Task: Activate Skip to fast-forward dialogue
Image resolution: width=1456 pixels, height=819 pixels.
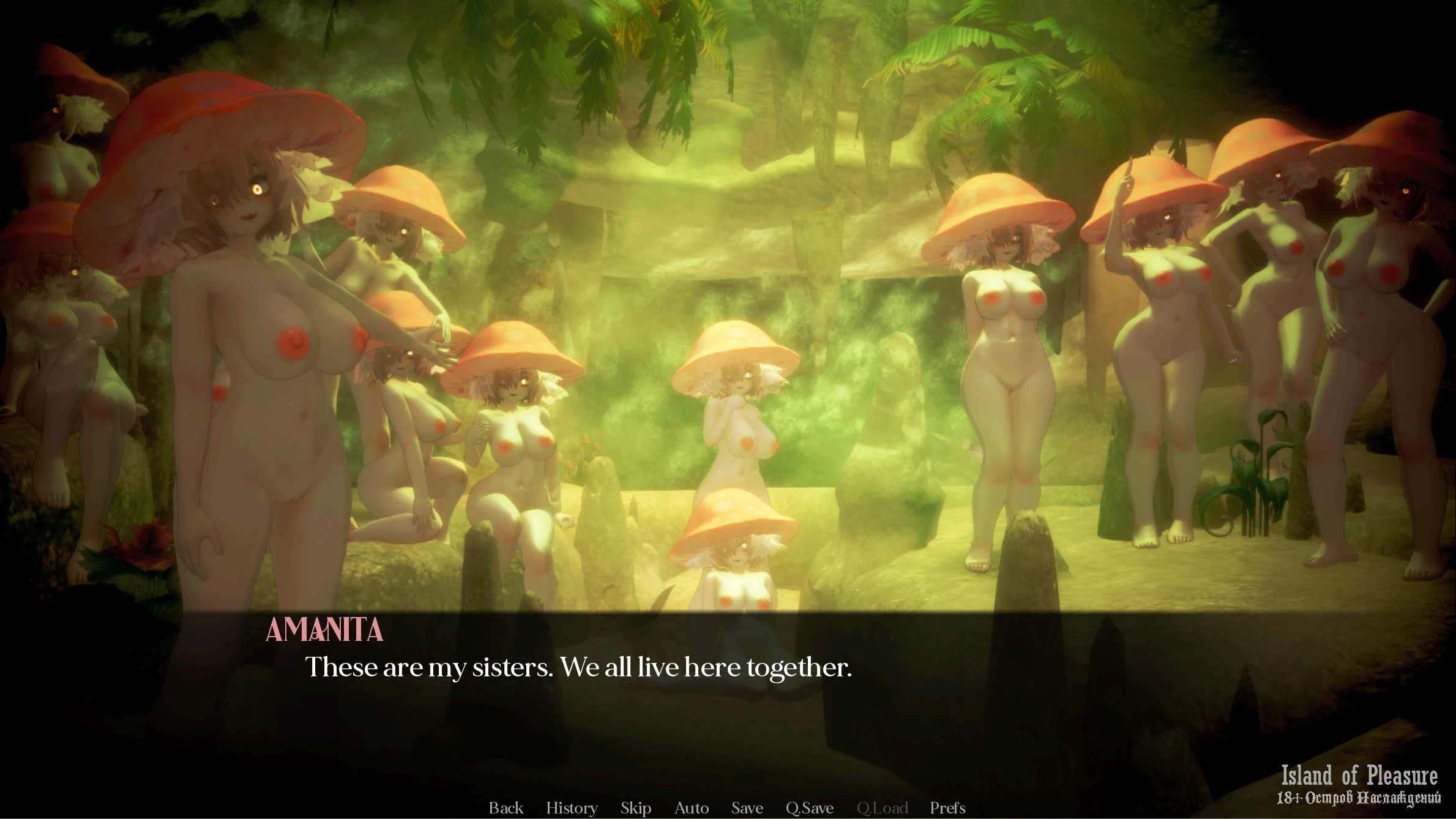Action: tap(635, 808)
